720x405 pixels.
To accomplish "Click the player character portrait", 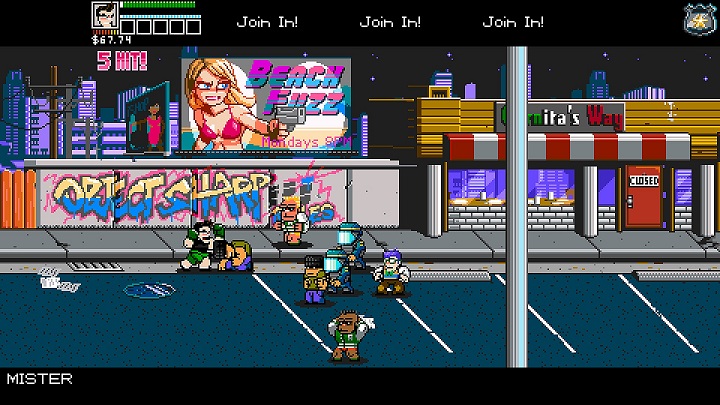I will point(105,18).
